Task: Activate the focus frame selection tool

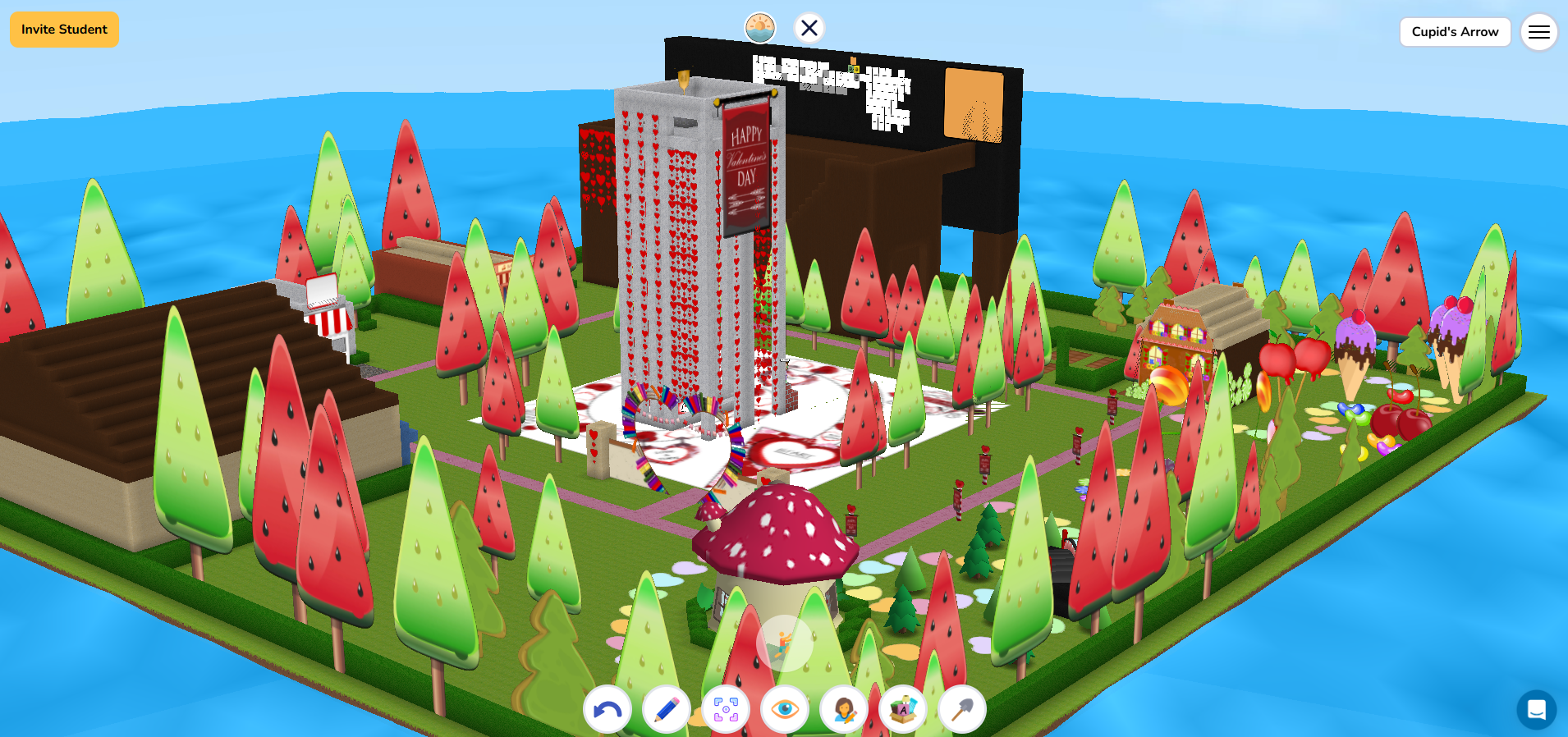Action: pyautogui.click(x=726, y=709)
